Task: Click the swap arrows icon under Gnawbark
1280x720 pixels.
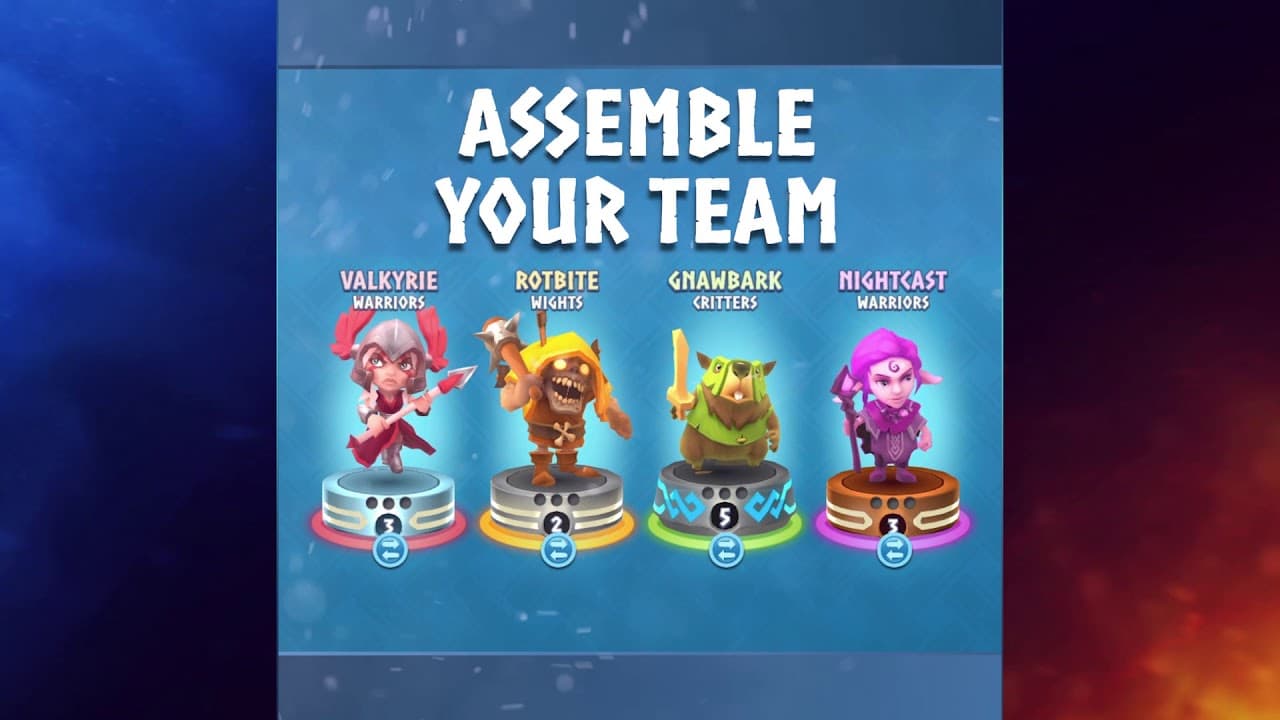Action: pyautogui.click(x=725, y=551)
